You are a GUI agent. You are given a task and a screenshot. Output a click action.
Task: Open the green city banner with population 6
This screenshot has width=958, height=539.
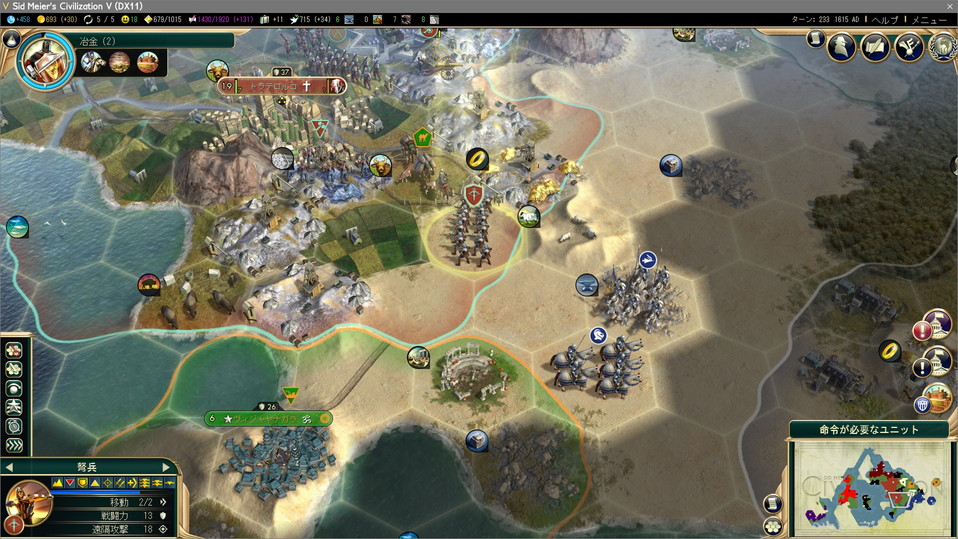[268, 418]
